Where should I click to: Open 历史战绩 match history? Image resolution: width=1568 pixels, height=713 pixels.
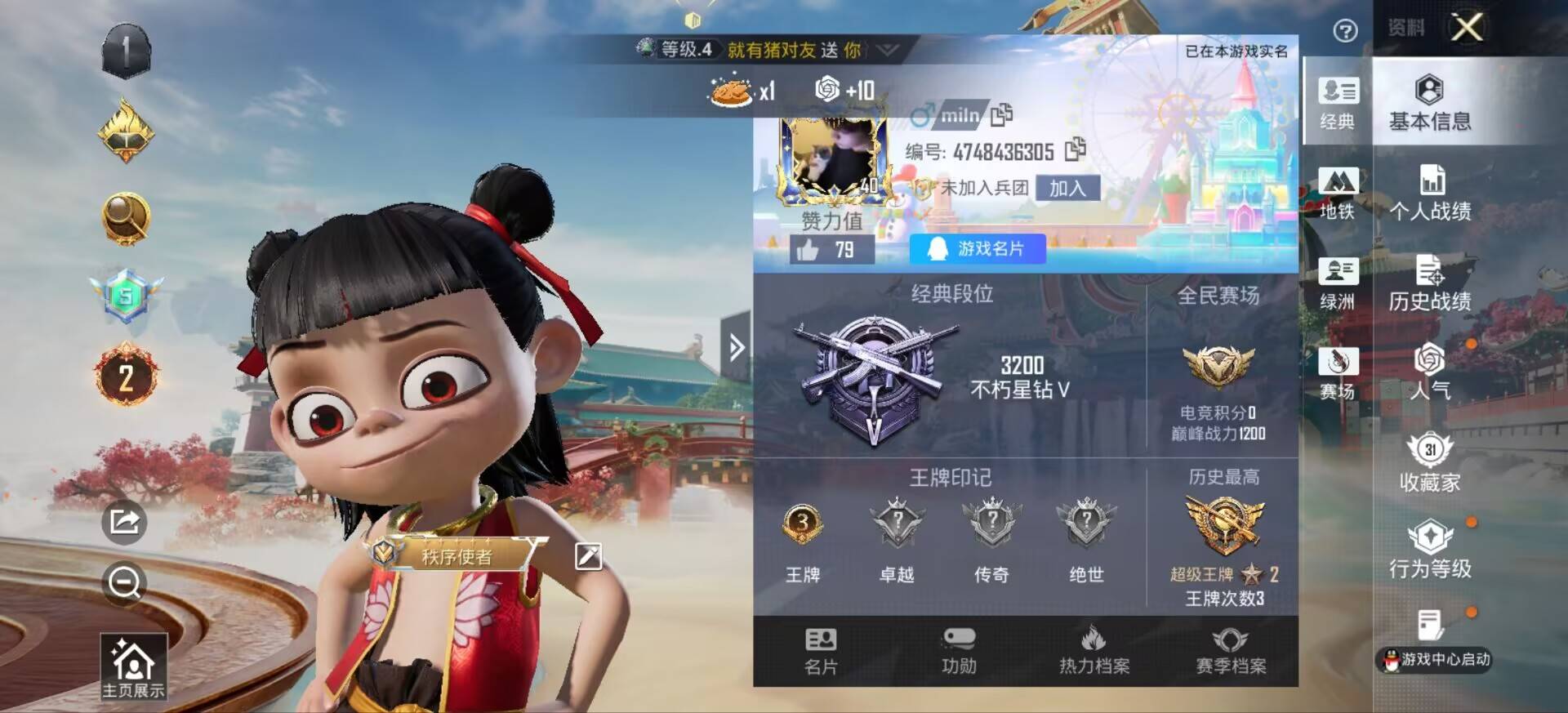click(x=1430, y=283)
